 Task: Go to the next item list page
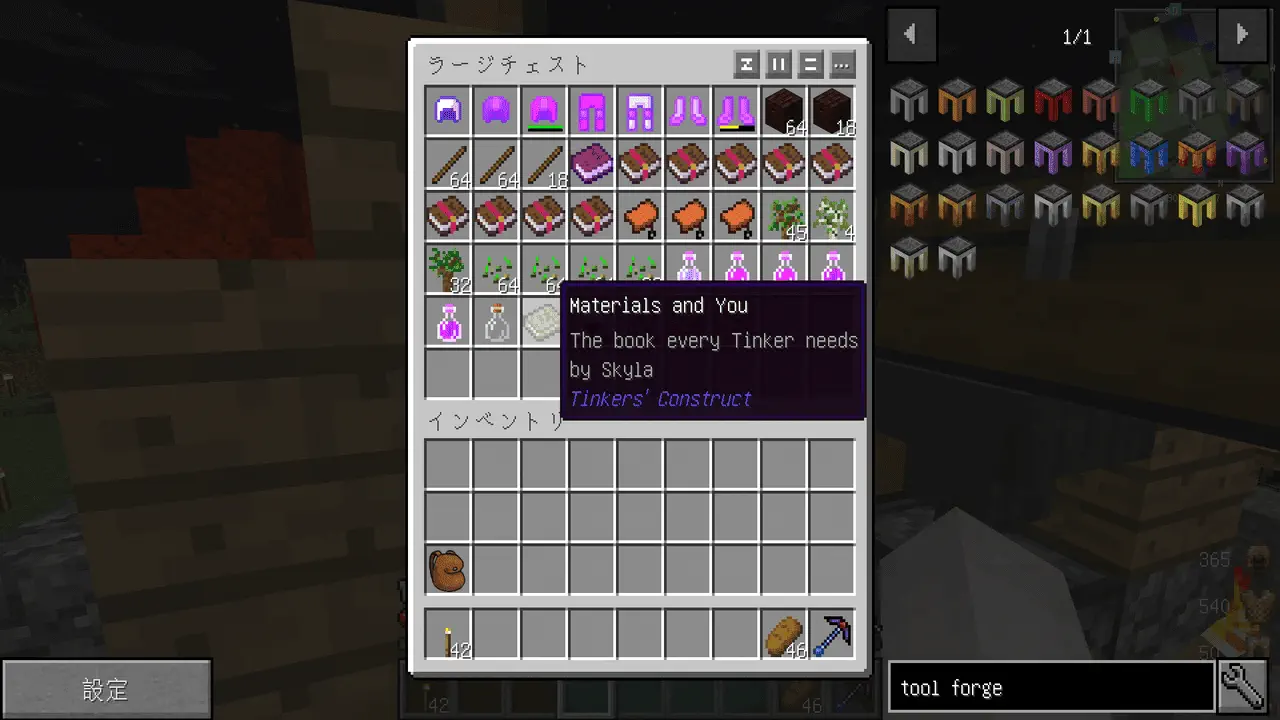coord(1242,35)
